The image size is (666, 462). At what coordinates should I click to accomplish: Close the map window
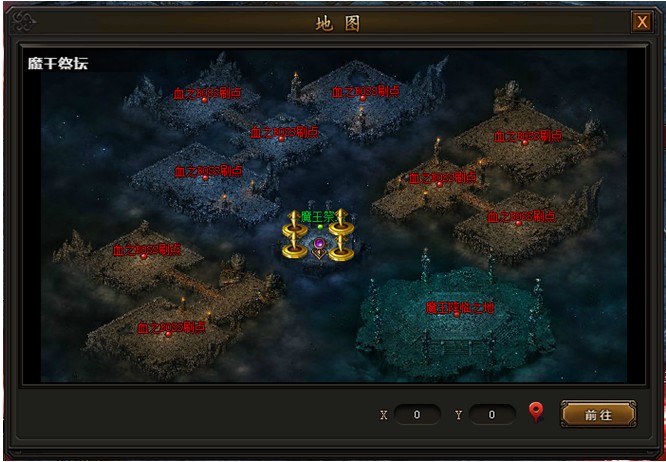[x=641, y=22]
